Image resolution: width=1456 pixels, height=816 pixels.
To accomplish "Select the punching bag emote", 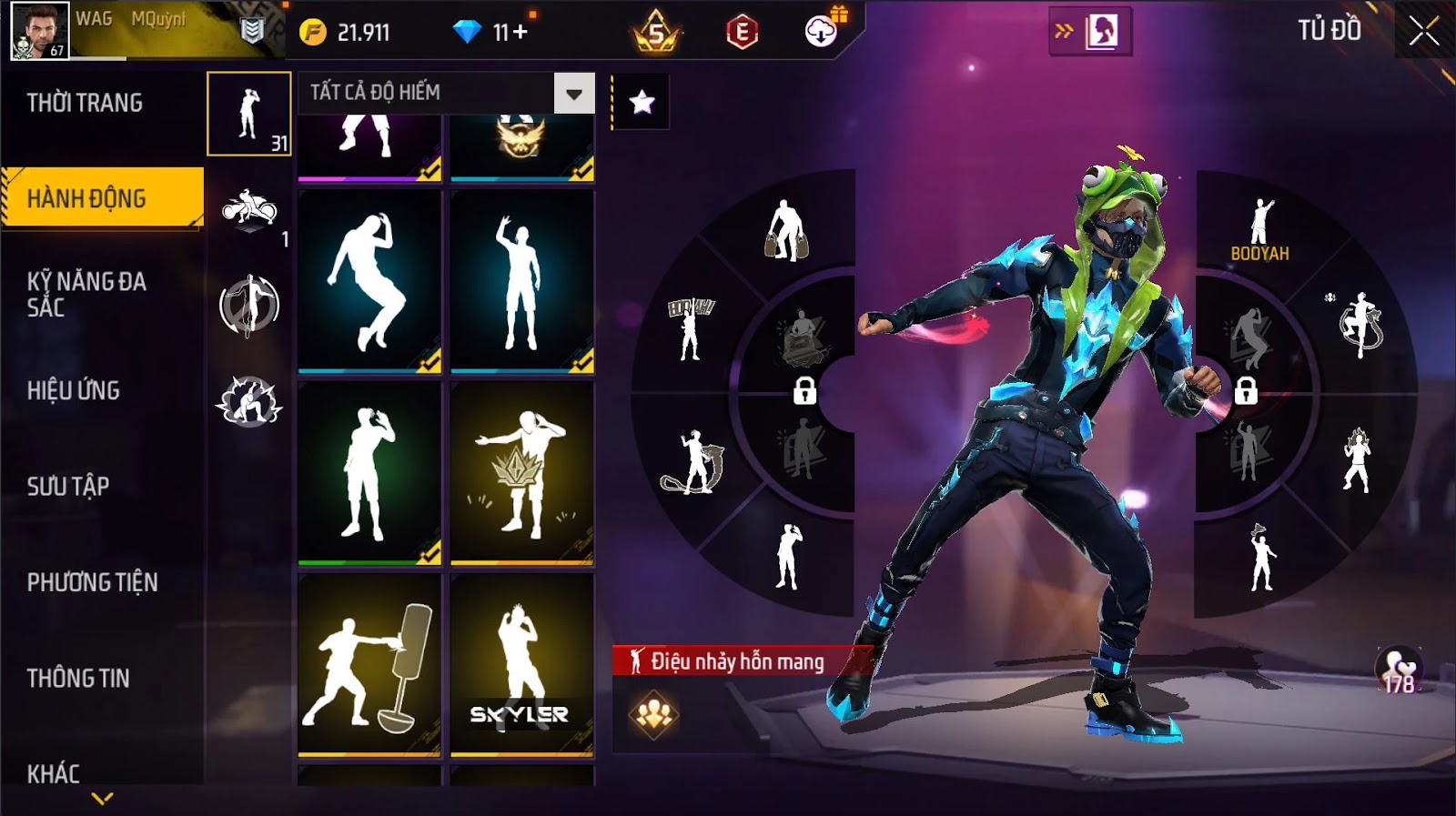I will (x=369, y=664).
